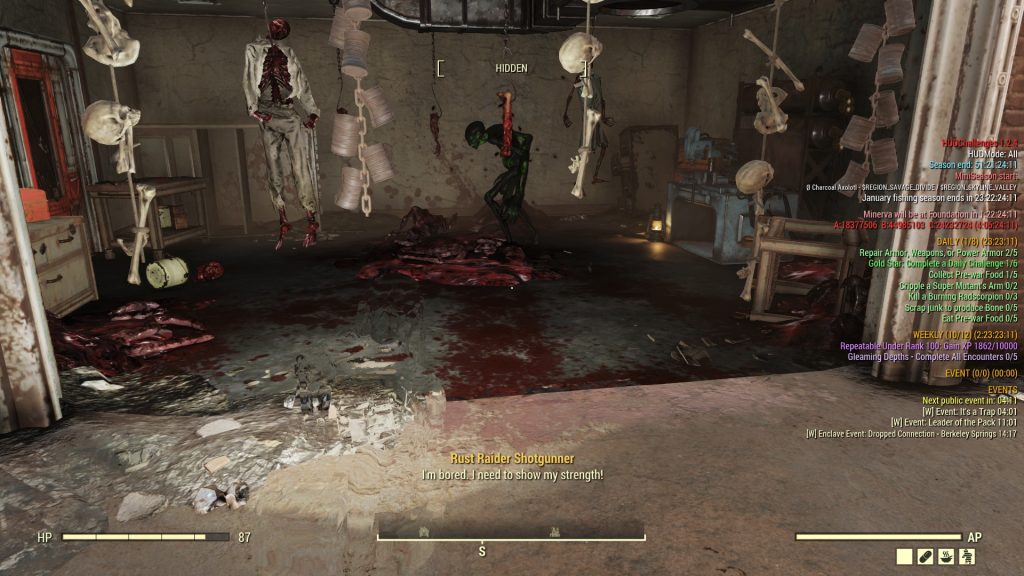Screen dimensions: 1024x576
Task: Click the chem pill status icon
Action: (x=926, y=556)
